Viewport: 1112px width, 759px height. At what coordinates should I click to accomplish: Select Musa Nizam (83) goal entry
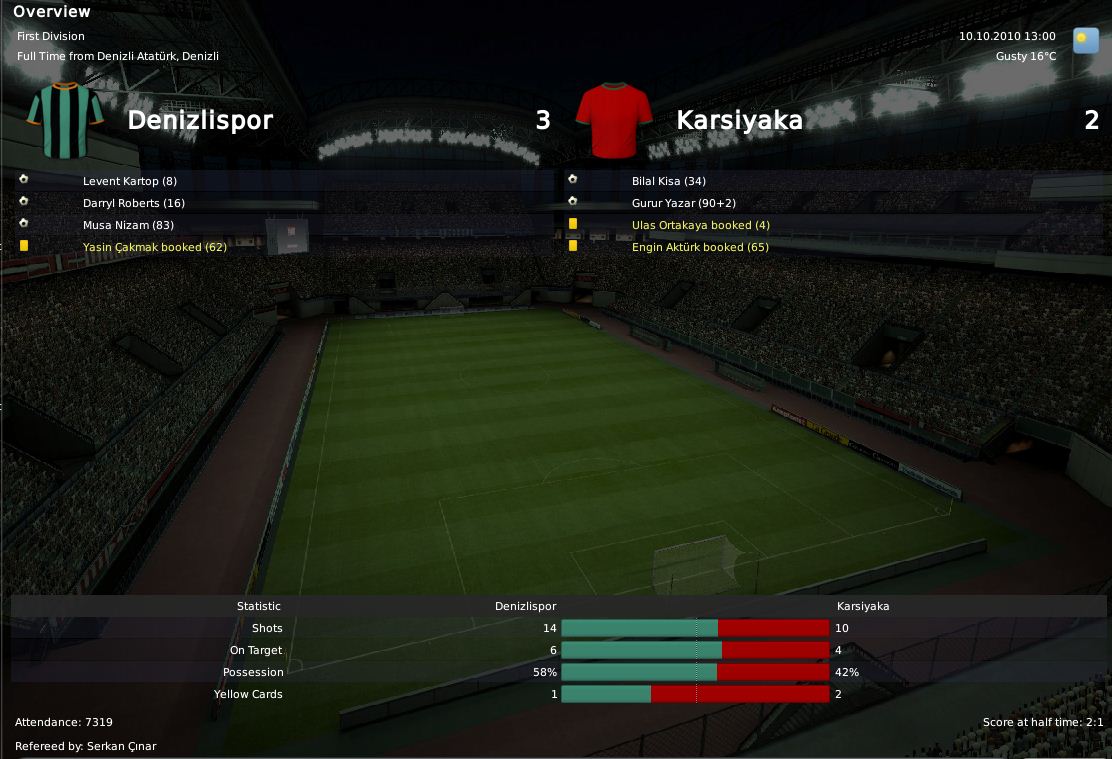pyautogui.click(x=129, y=225)
